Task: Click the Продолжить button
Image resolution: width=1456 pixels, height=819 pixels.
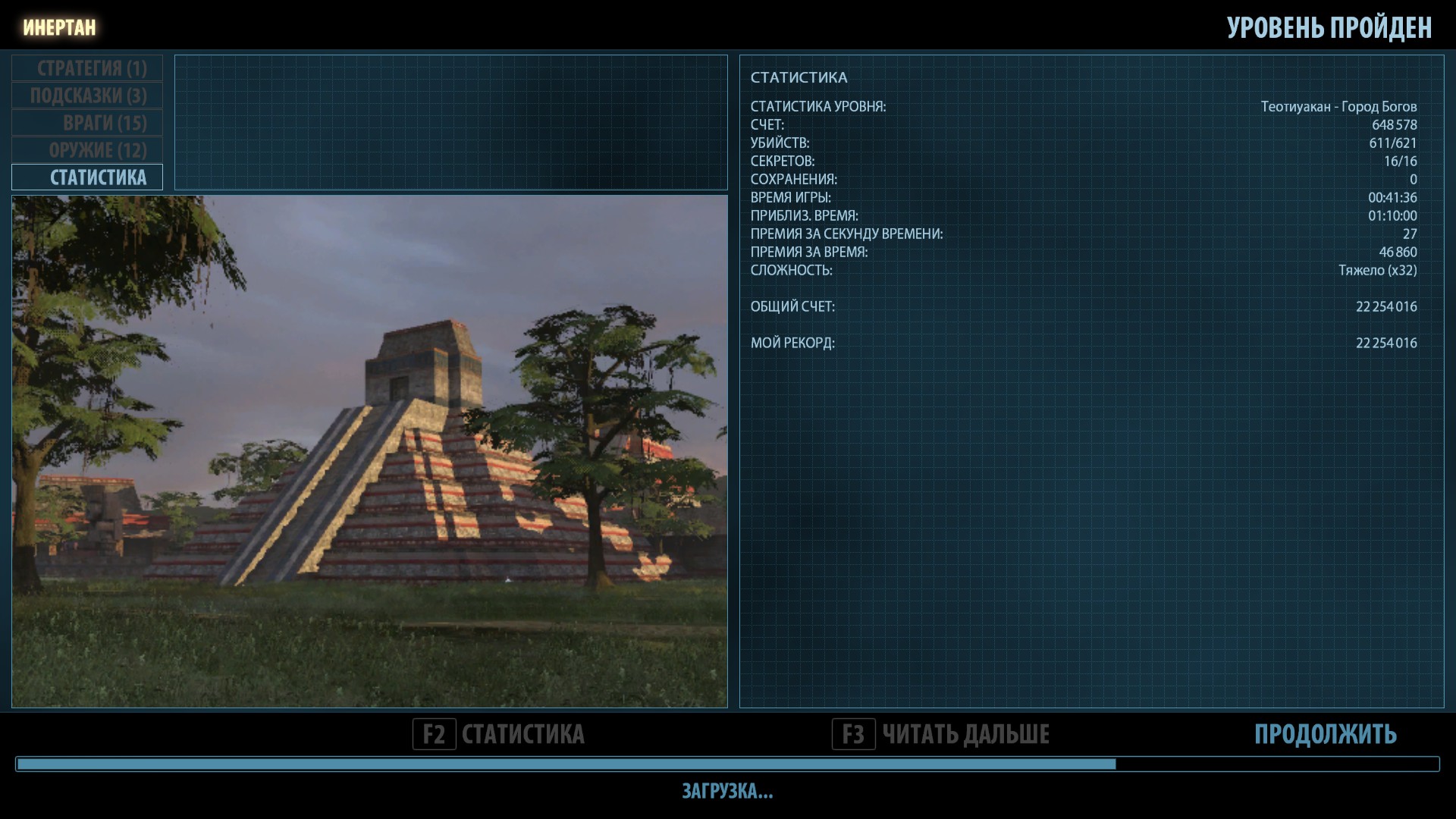Action: 1325,734
